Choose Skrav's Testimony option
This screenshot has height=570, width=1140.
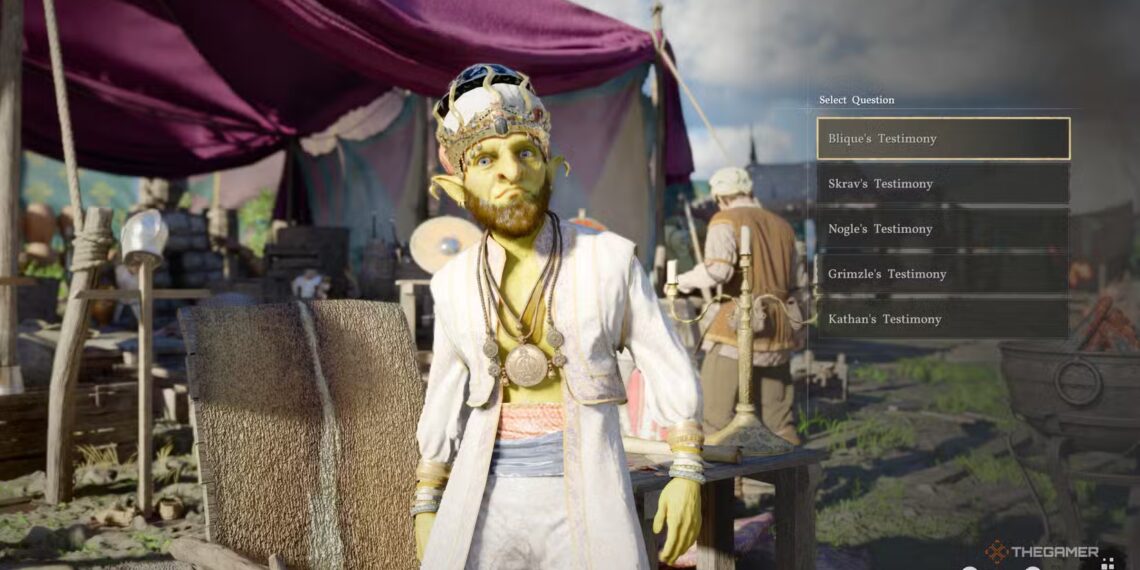(x=943, y=184)
